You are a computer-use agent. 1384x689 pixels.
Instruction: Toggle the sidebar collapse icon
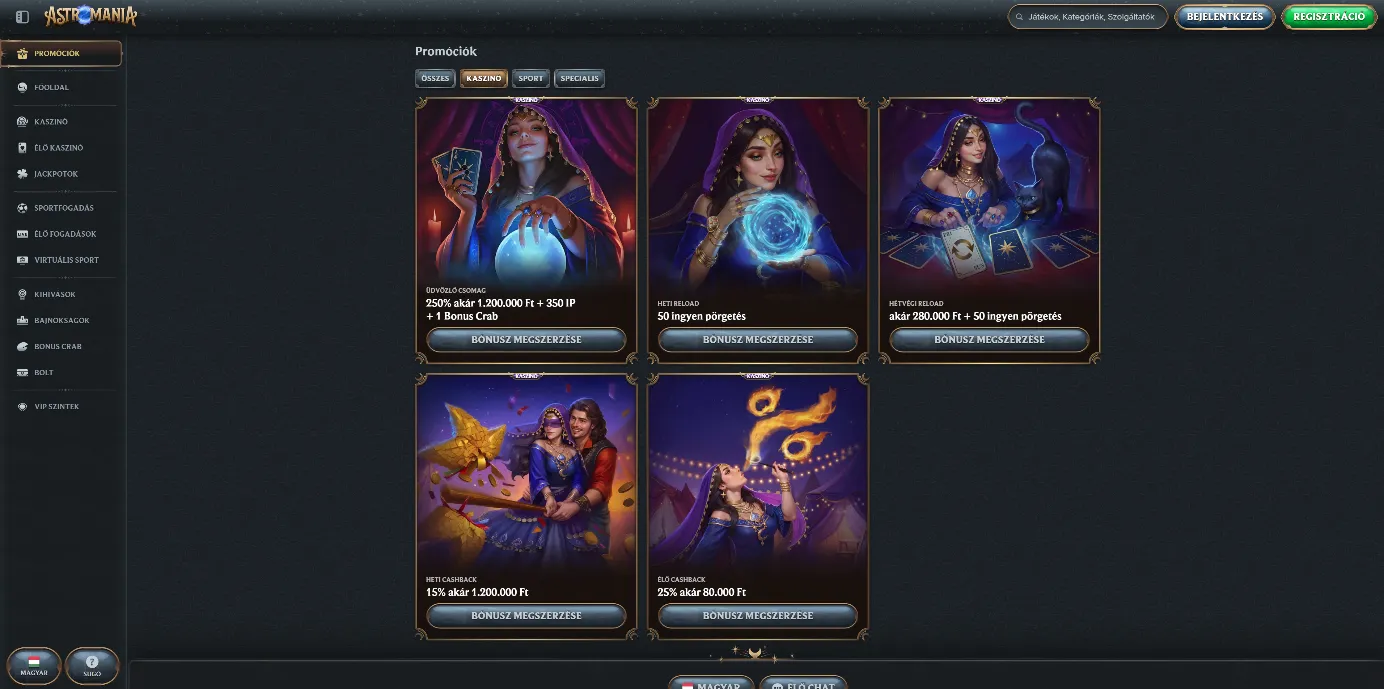(22, 17)
